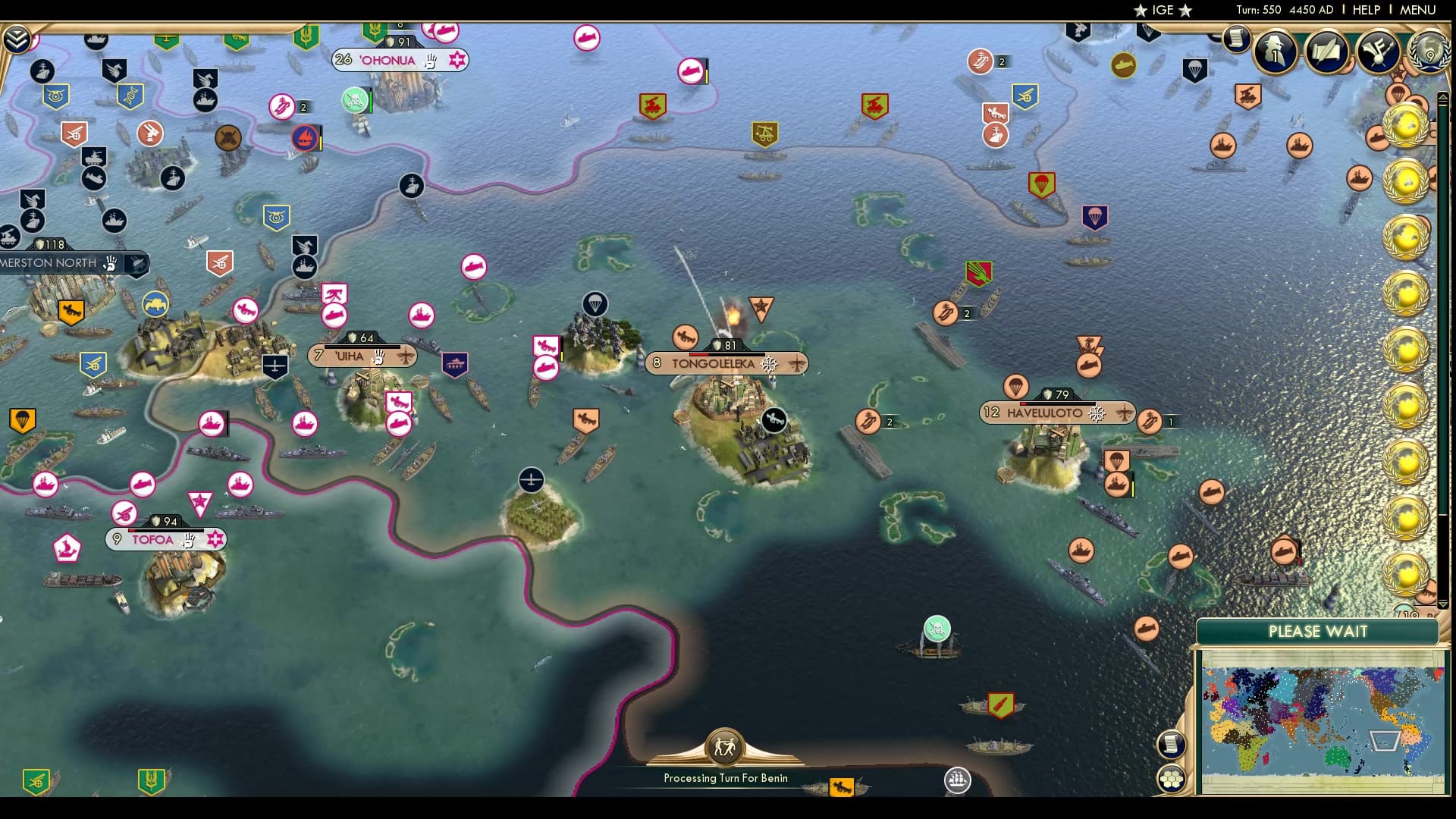Image resolution: width=1456 pixels, height=819 pixels.
Task: Toggle the hexagon strategic view button
Action: (1172, 779)
